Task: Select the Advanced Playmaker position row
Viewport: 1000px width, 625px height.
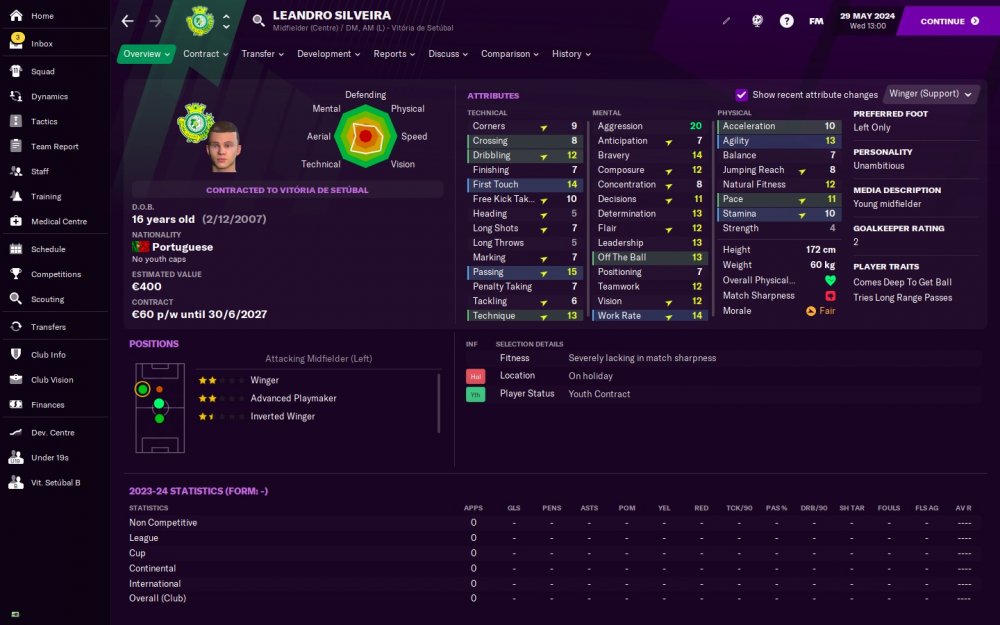Action: pos(293,398)
